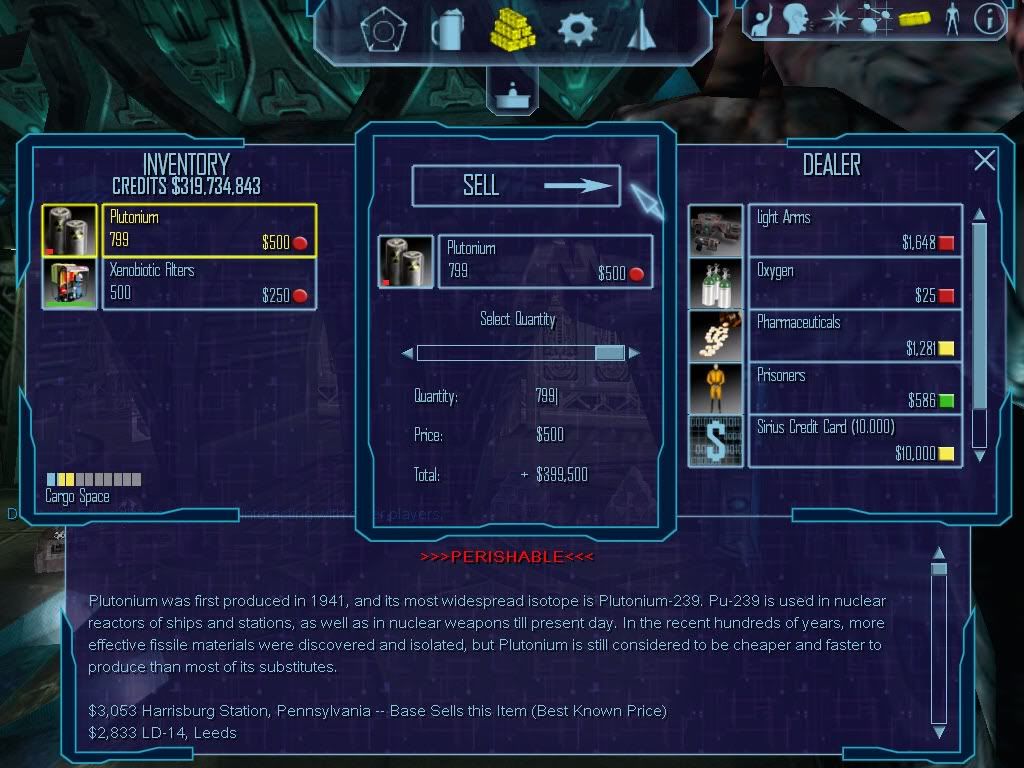Image resolution: width=1024 pixels, height=768 pixels.
Task: Pick the Sirius Credit Card item
Action: 854,441
